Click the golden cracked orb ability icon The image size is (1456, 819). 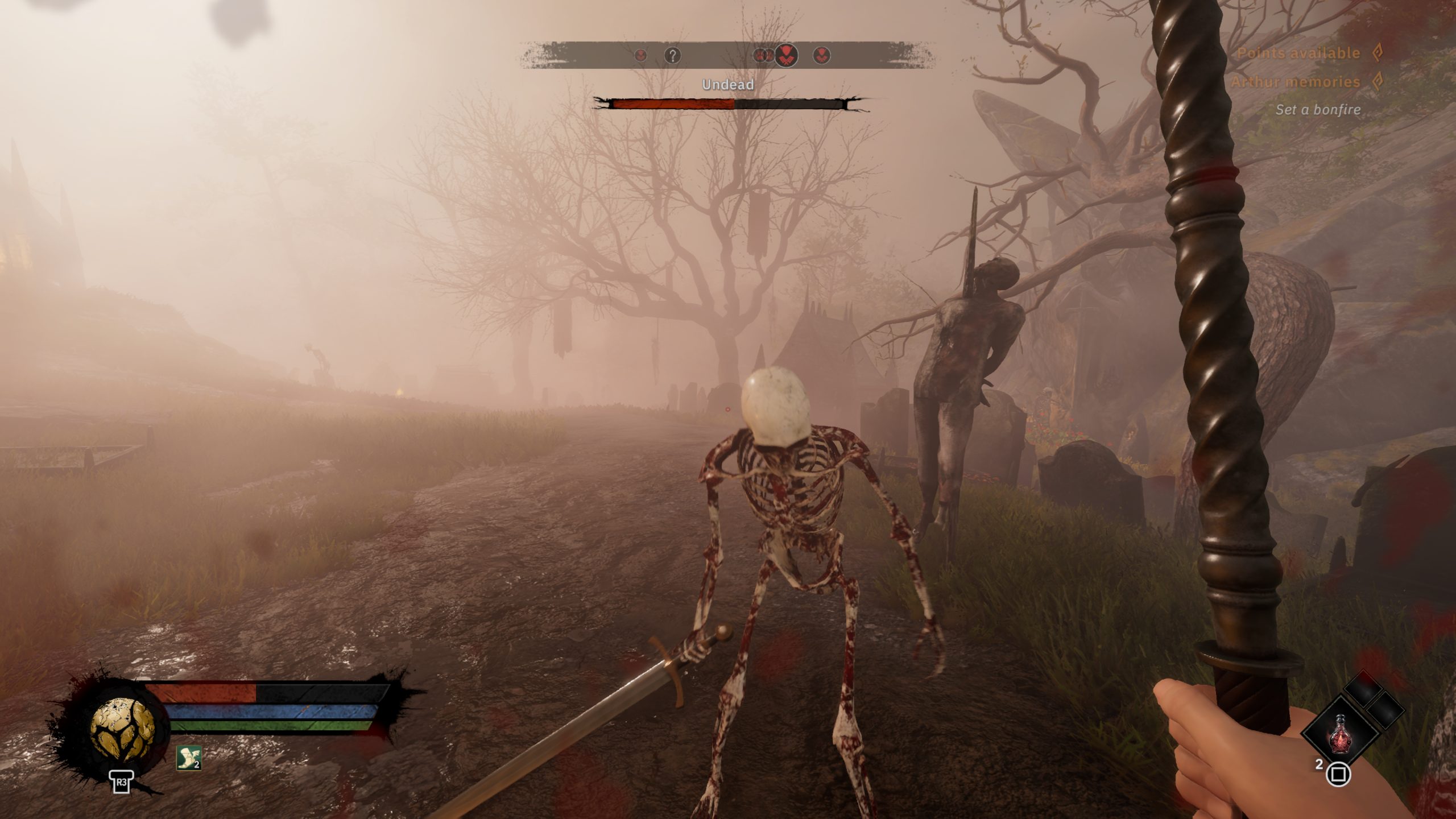coord(122,729)
